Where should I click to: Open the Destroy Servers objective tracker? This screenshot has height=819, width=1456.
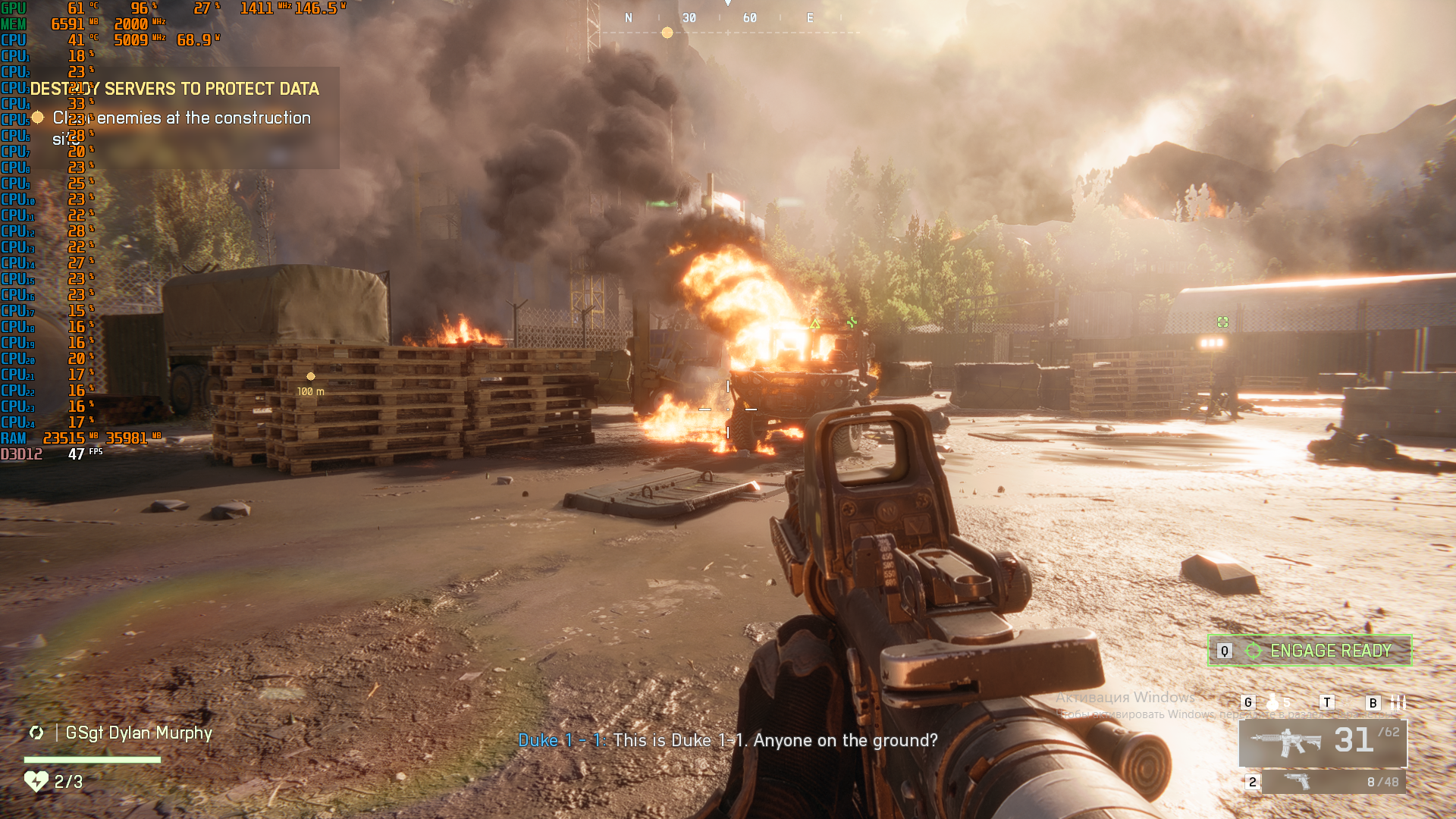pyautogui.click(x=174, y=89)
